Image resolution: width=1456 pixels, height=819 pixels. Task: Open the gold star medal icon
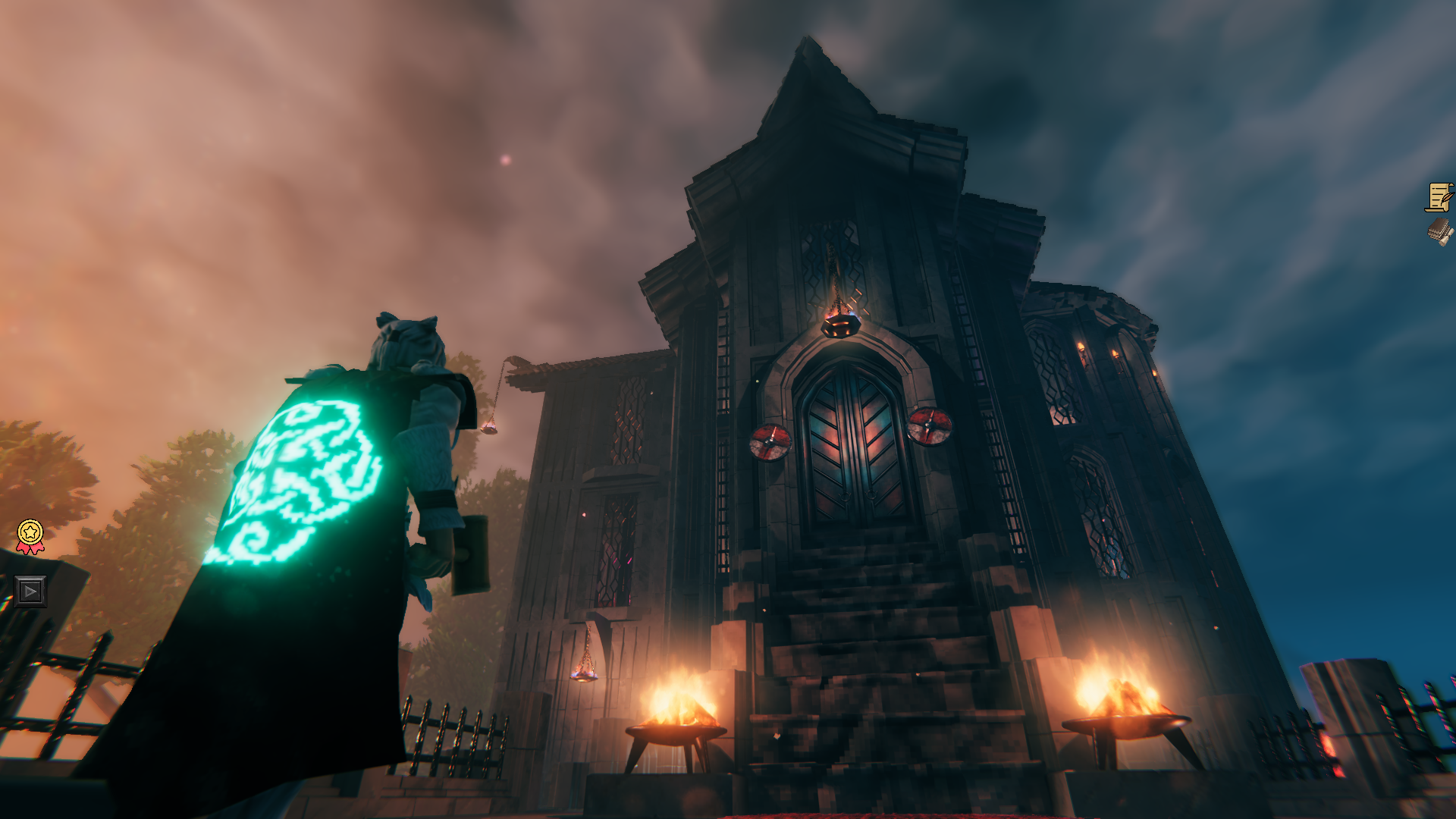coord(30,535)
